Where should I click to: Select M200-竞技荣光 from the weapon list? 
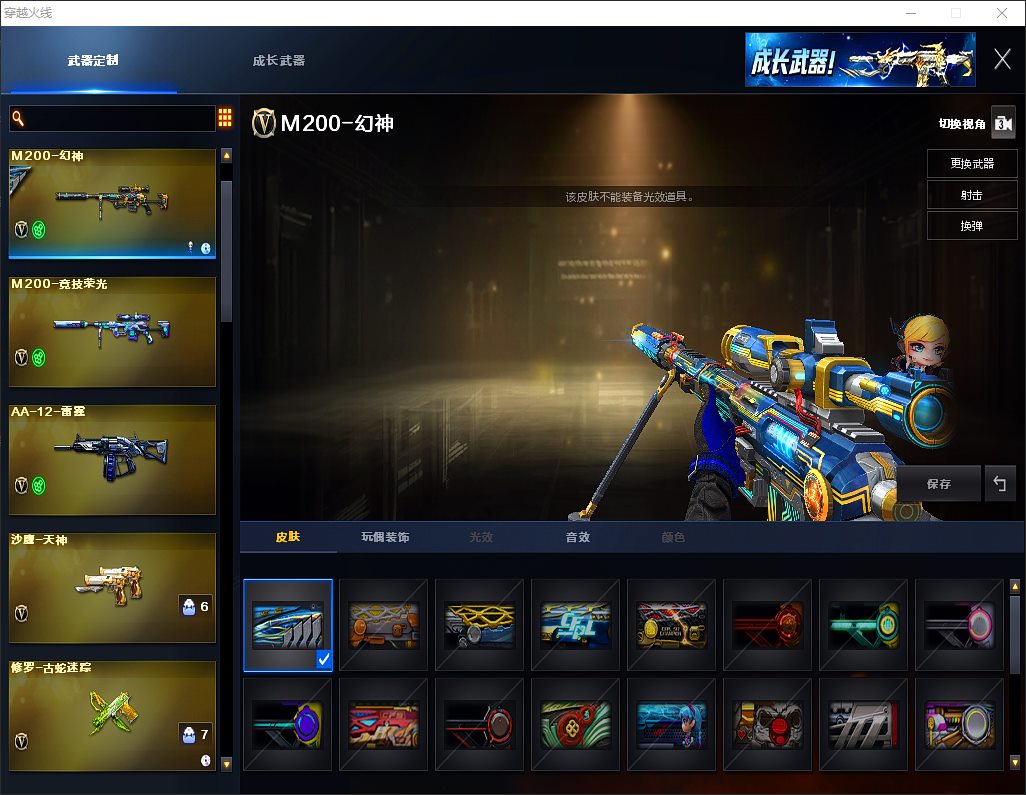pos(113,331)
